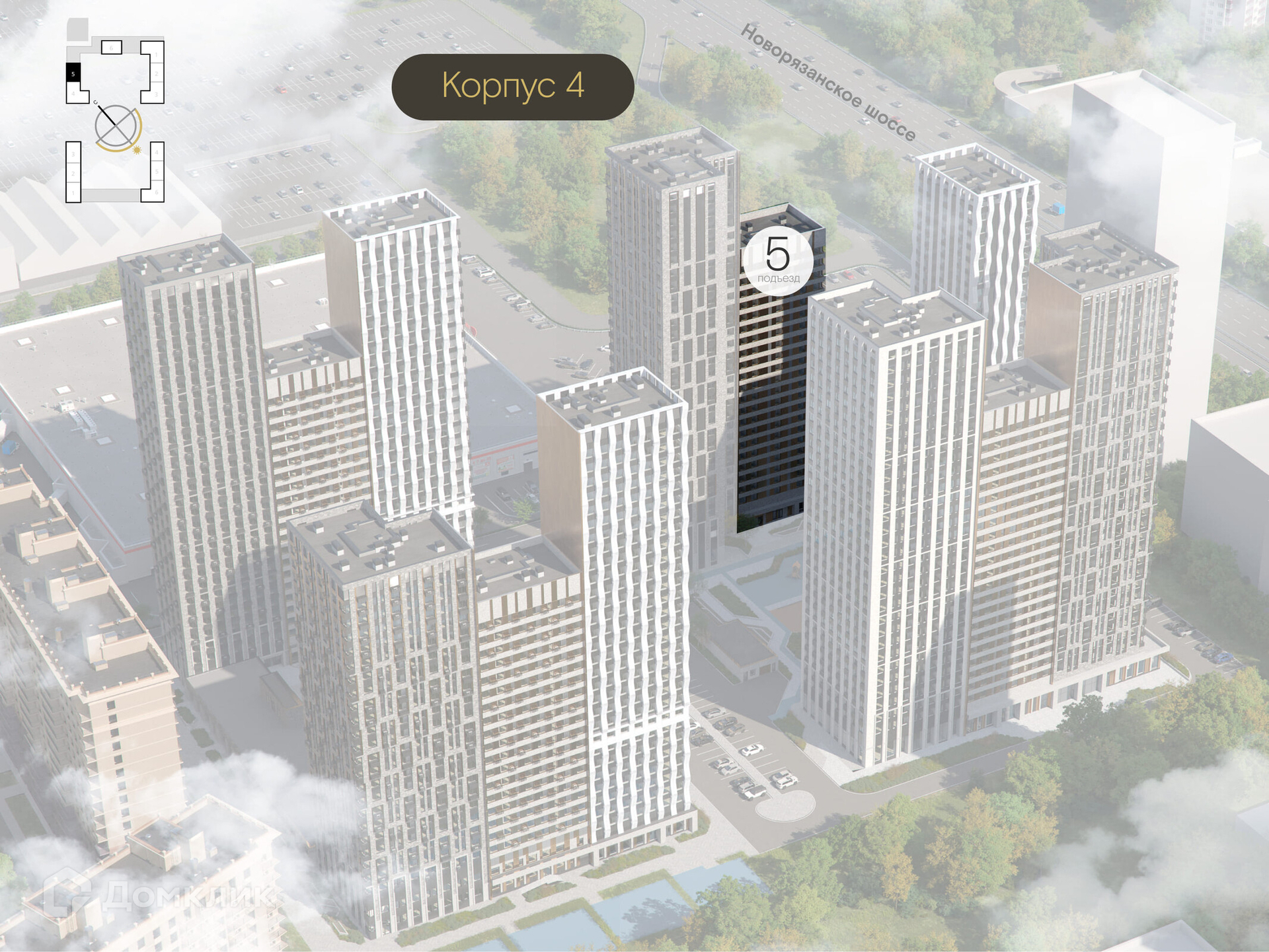
Task: Select the 5 подъезд entrance marker
Action: [x=777, y=259]
